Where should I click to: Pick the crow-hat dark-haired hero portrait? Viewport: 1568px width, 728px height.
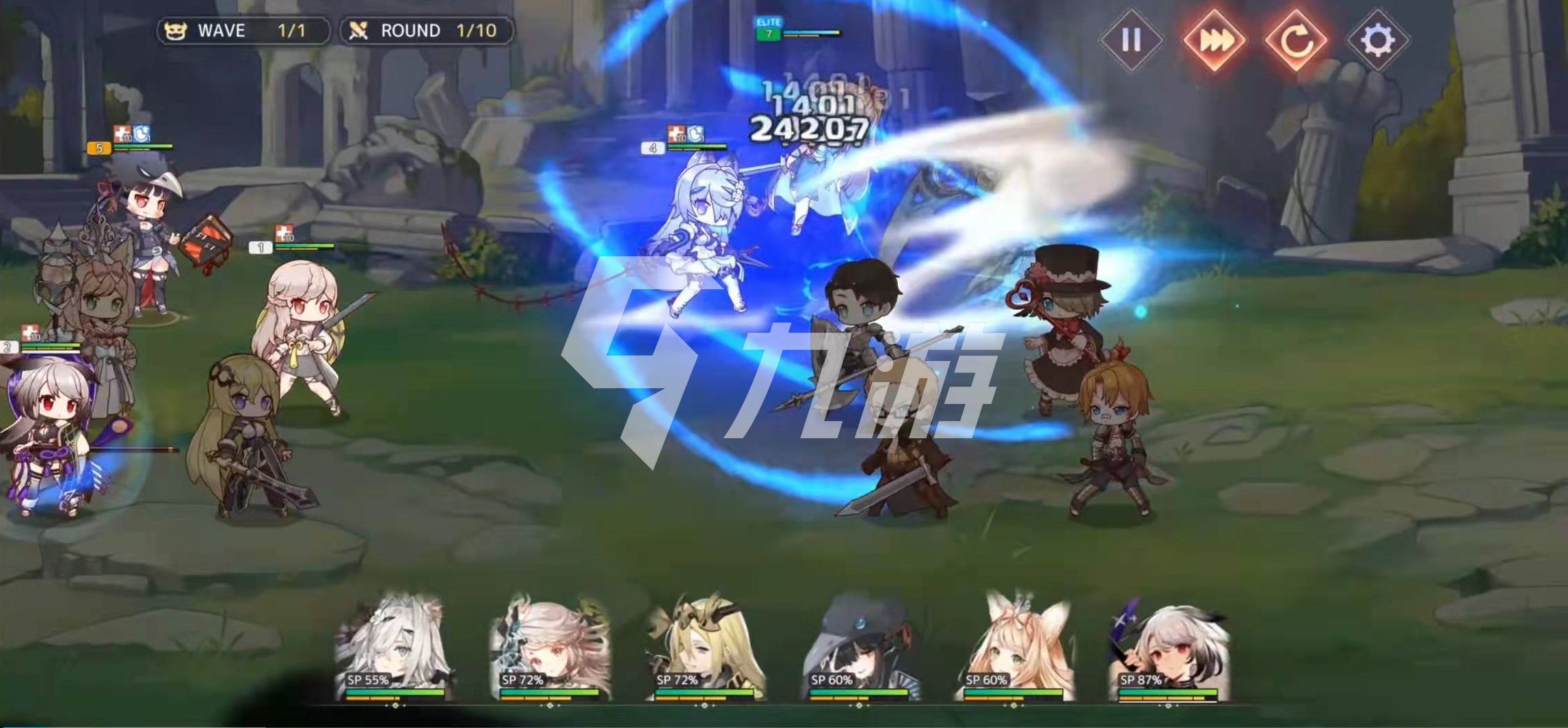click(859, 647)
